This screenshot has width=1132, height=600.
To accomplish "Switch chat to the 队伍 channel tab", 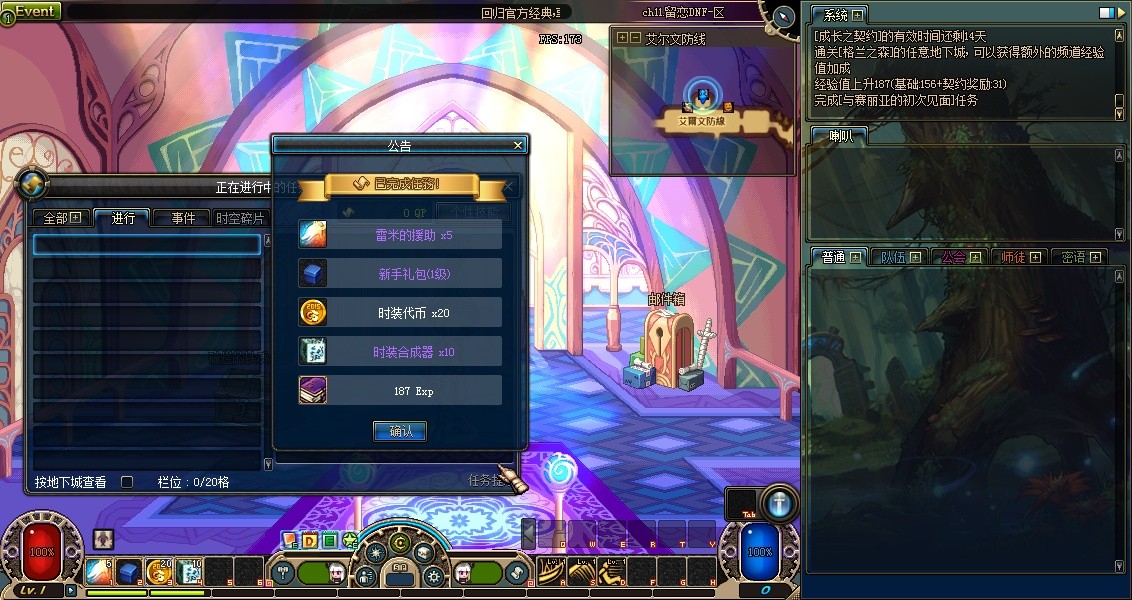I will pos(901,257).
